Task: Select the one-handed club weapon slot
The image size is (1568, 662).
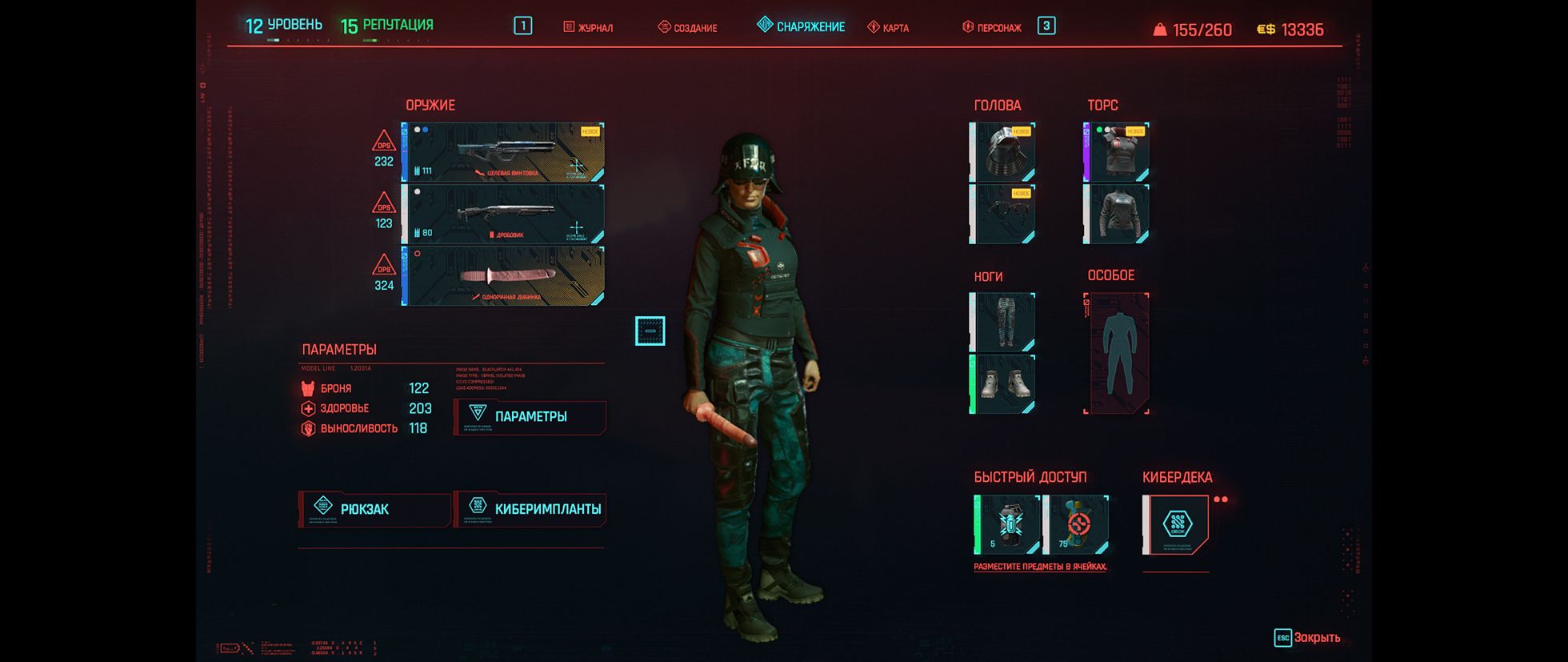Action: 503,276
